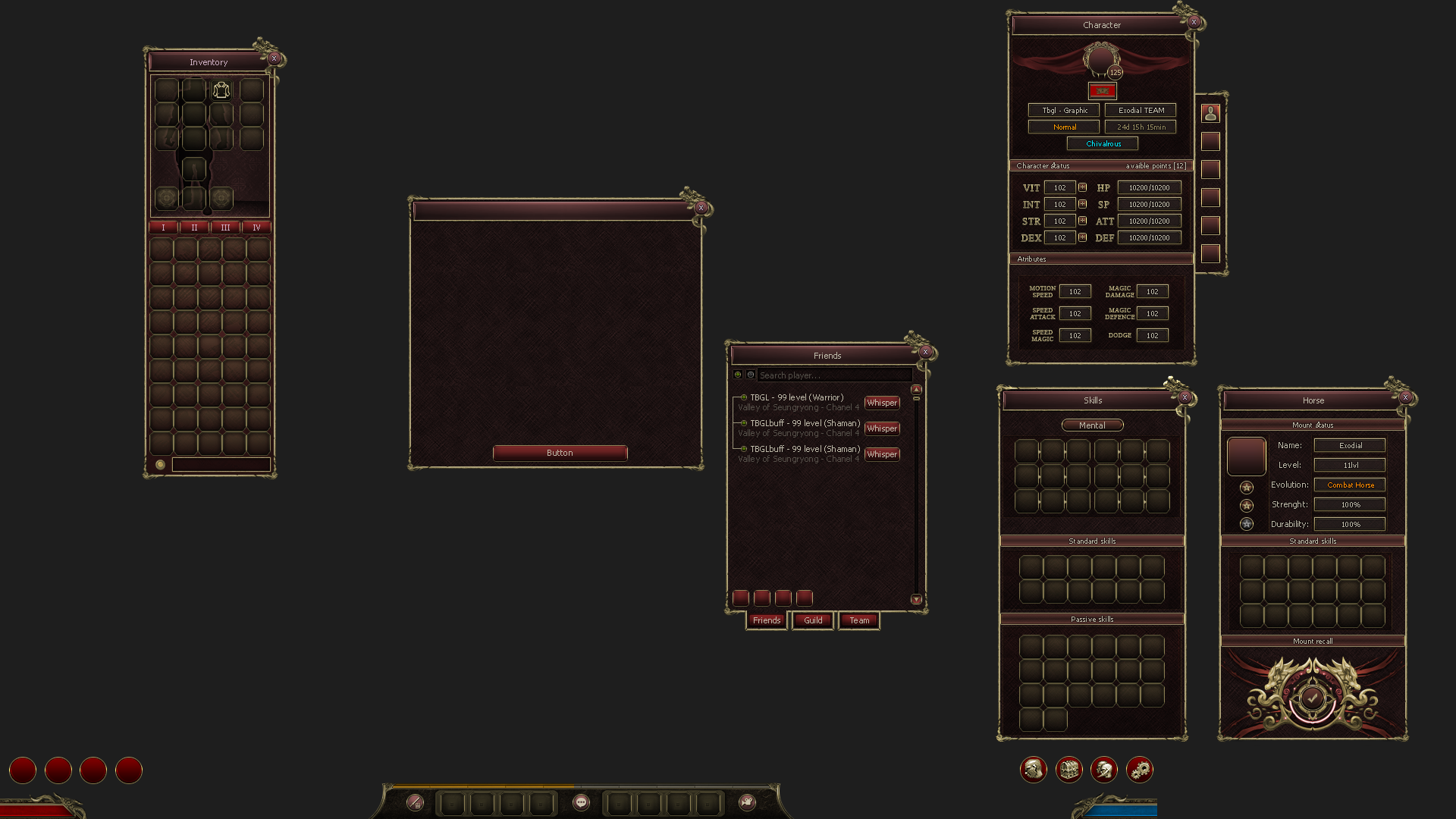Switch to the Guild tab

812,620
